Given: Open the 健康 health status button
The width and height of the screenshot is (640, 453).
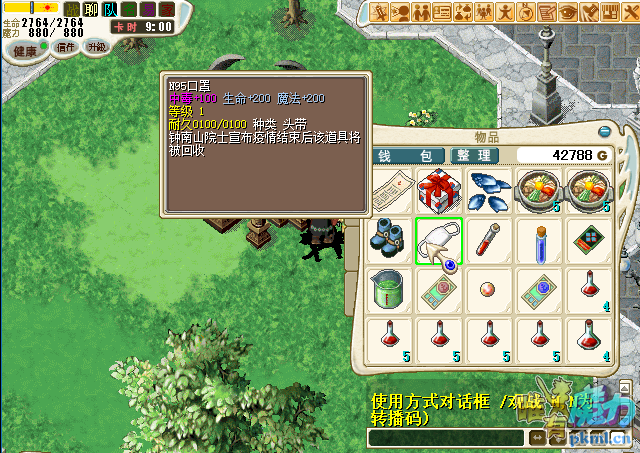Looking at the screenshot, I should click(25, 50).
